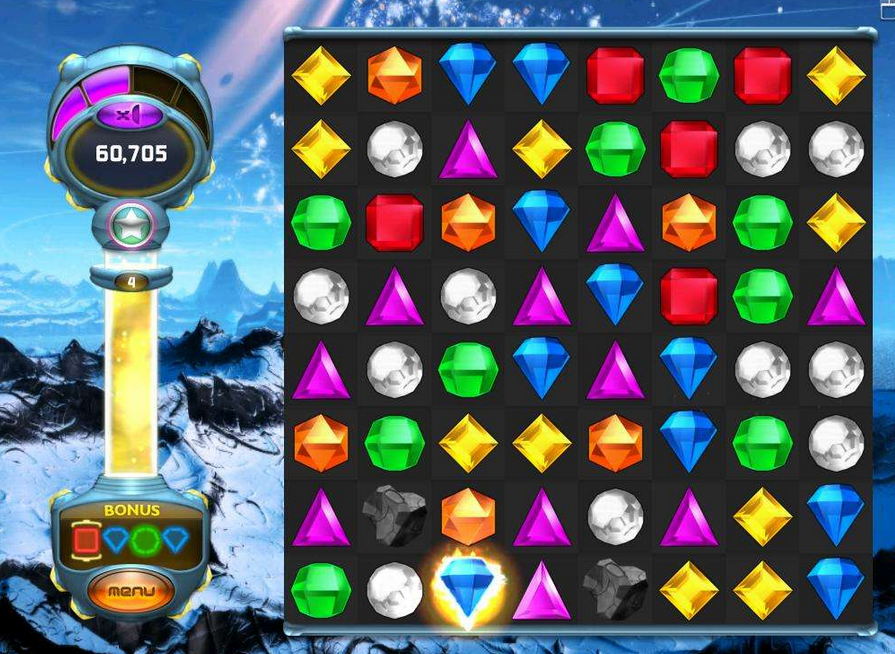895x654 pixels.
Task: Pick the coal rock beside the yellow gem
Action: [x=616, y=589]
